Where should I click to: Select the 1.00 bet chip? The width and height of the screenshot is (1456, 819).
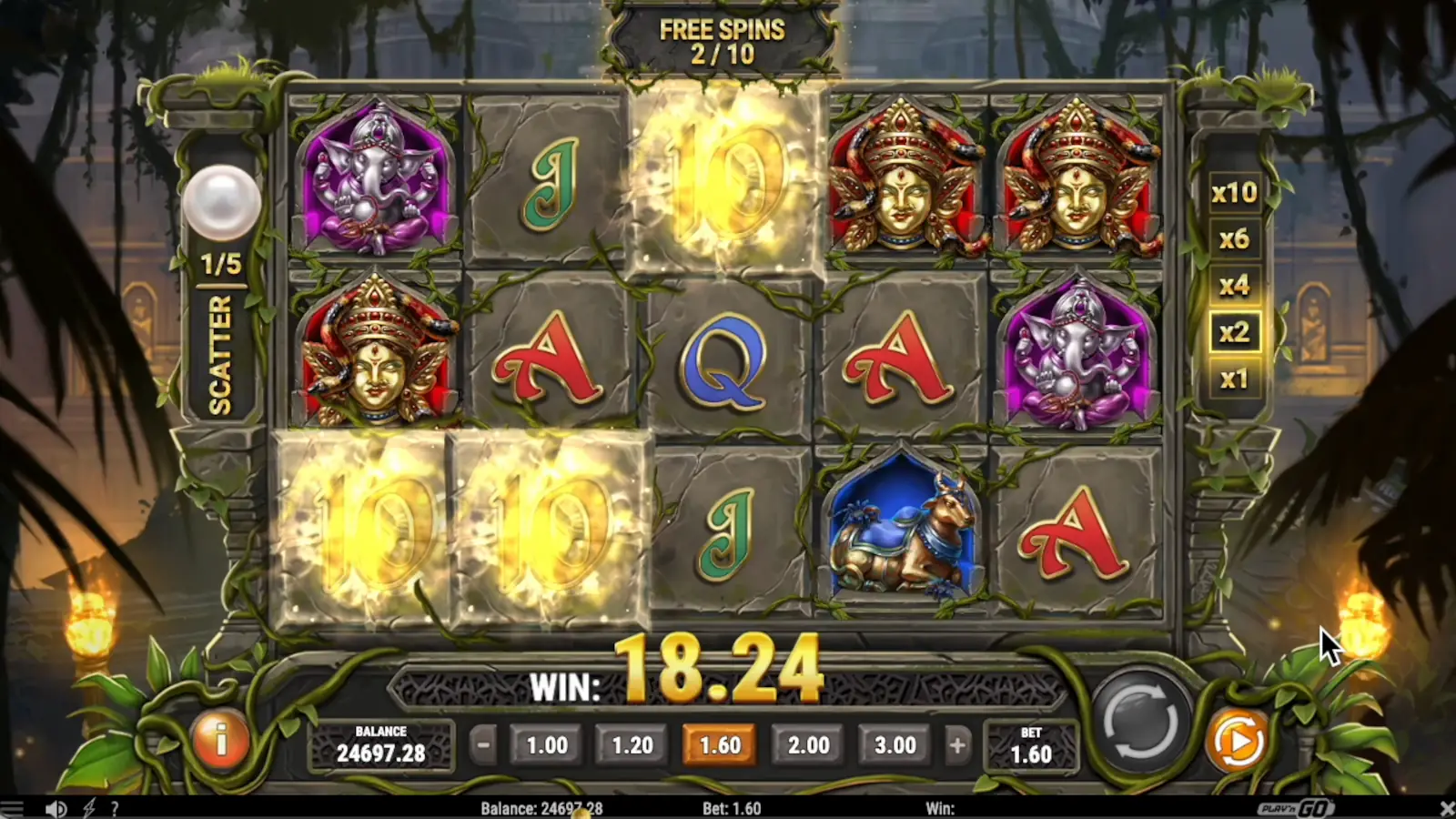pos(546,744)
